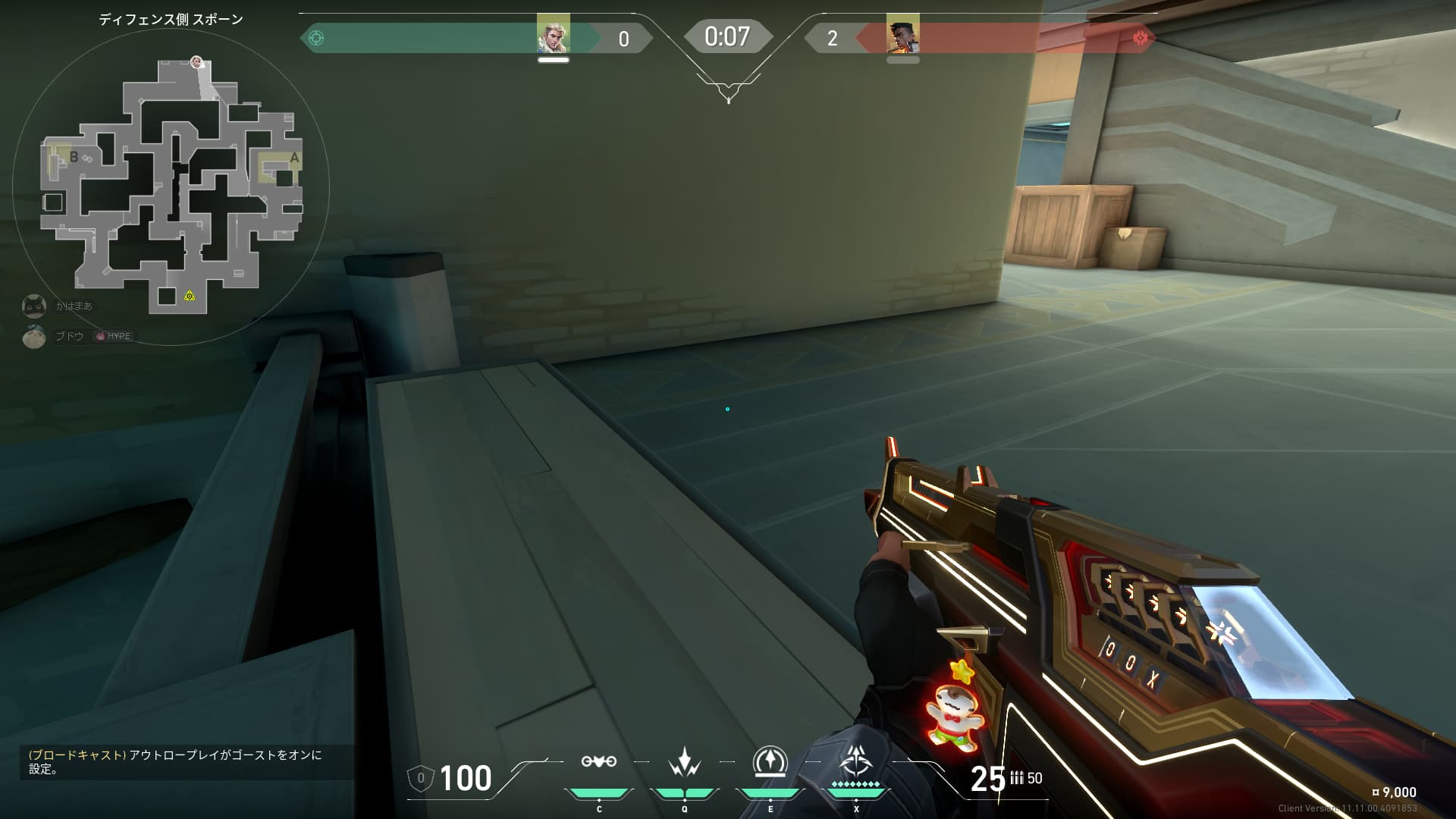Activate Sova's Owl Drone ability icon
Image resolution: width=1456 pixels, height=819 pixels.
click(598, 762)
